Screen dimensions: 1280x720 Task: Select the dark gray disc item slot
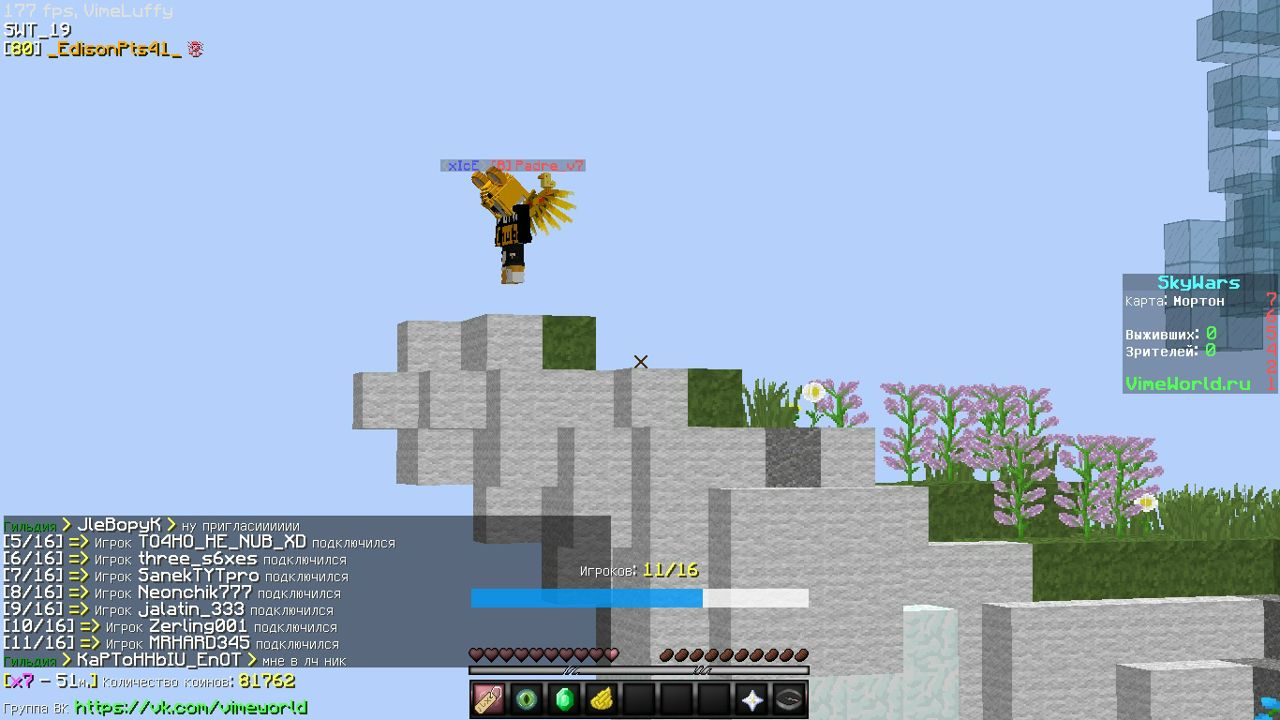click(x=789, y=699)
